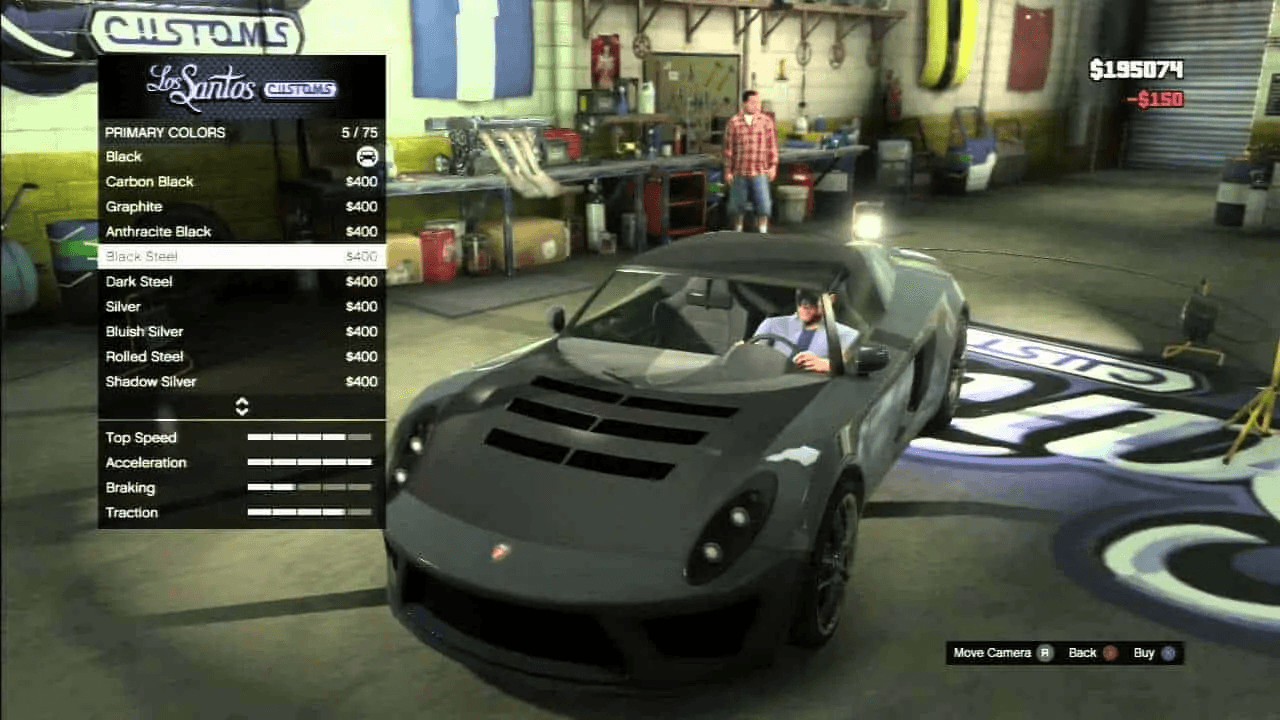Click the list scroll arrows indicator
This screenshot has height=720, width=1280.
241,406
